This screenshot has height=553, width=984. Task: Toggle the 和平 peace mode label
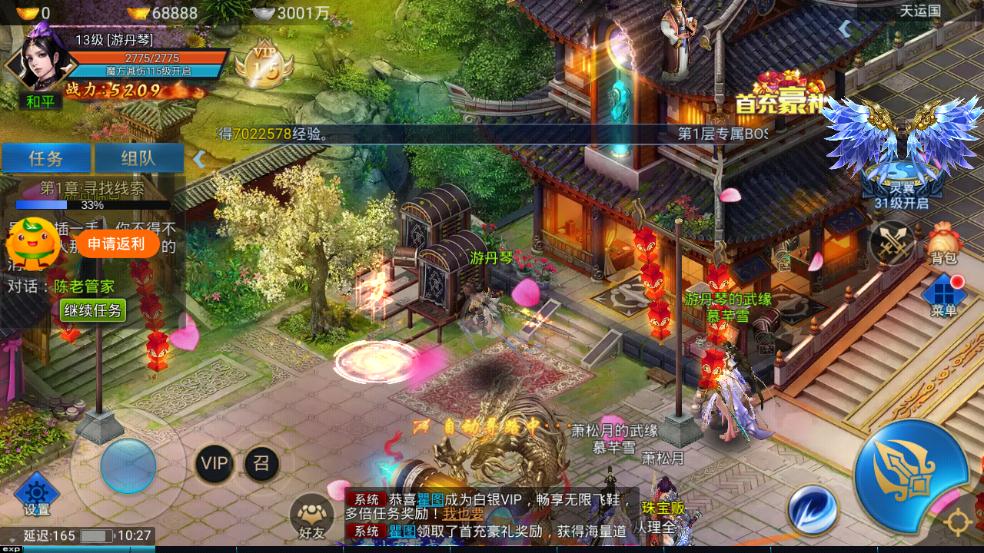click(x=38, y=100)
